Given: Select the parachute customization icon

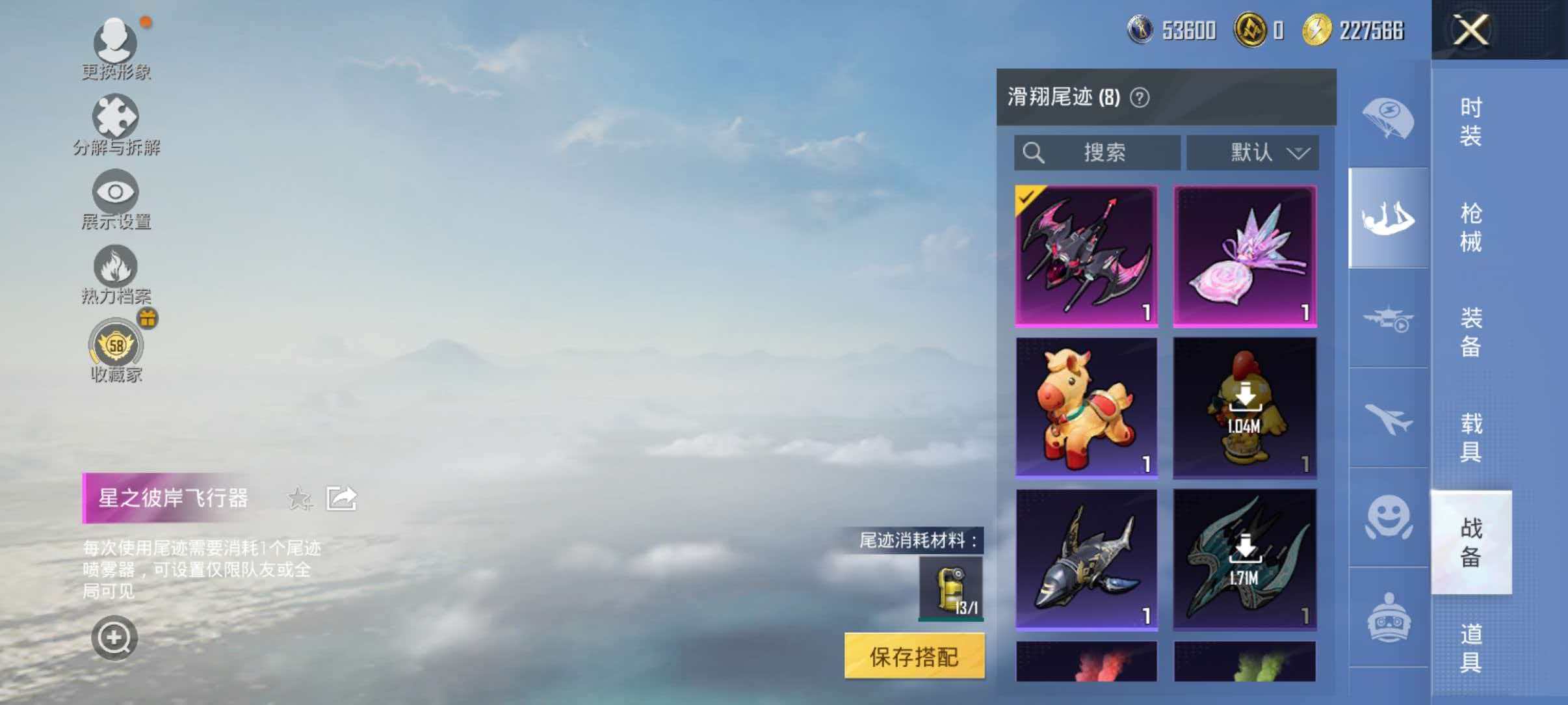Looking at the screenshot, I should pos(1388,117).
